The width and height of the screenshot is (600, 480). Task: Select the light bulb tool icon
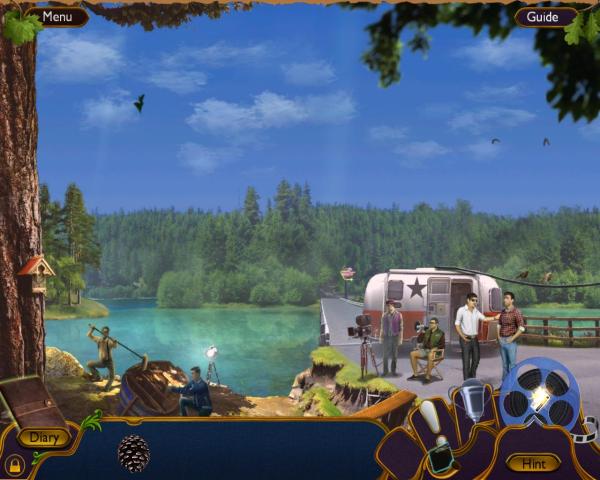[431, 416]
